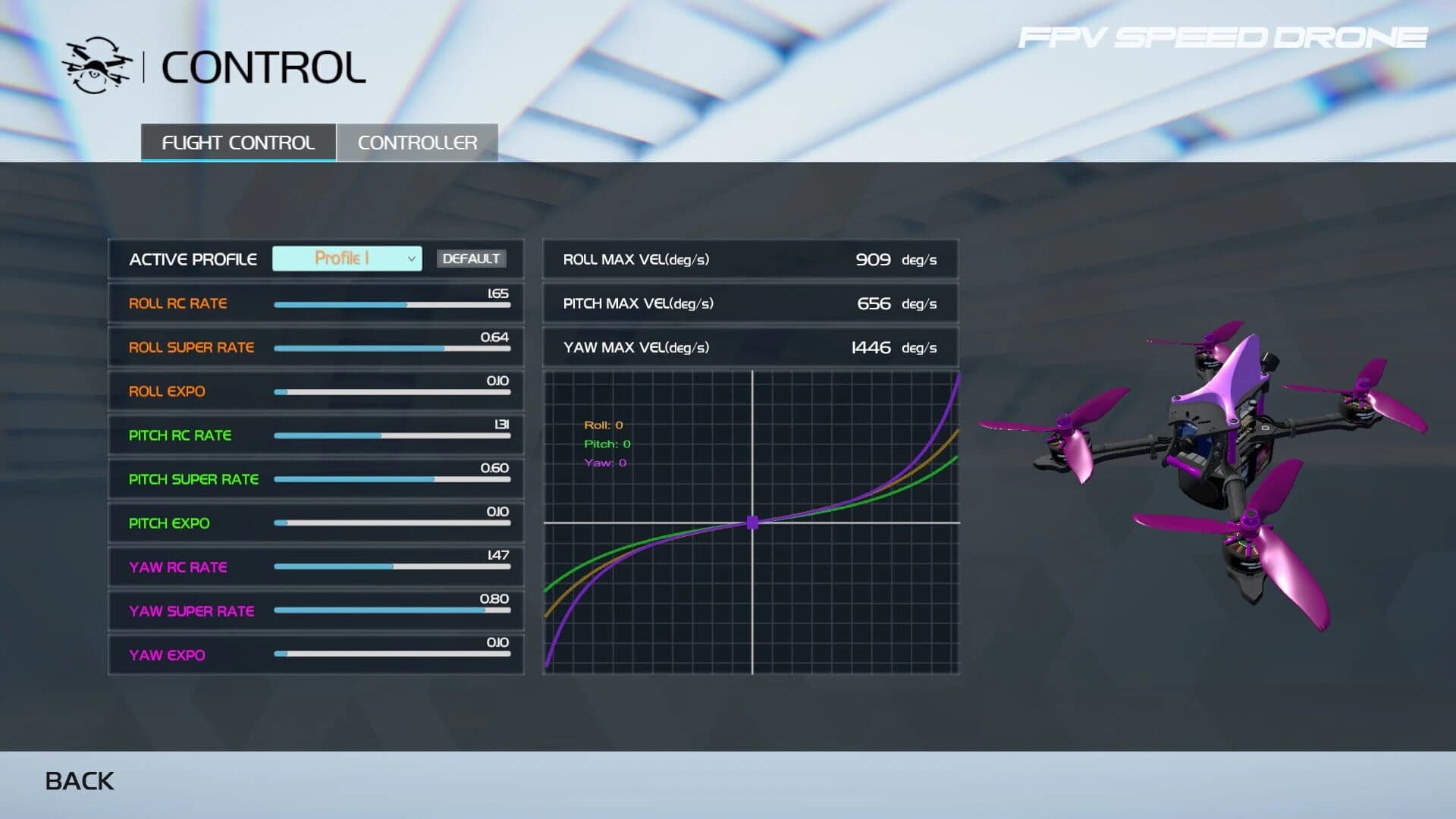Adjust the Pitch Expo slider
1456x819 pixels.
(392, 523)
